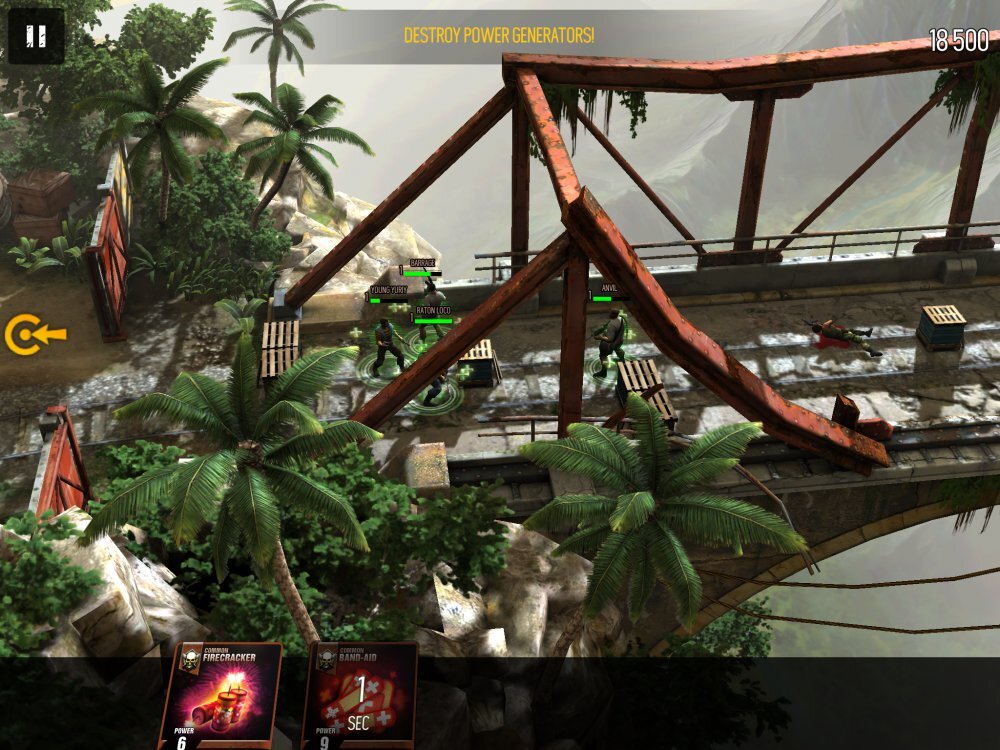
Task: Select the squad member Anvil
Action: pos(609,341)
